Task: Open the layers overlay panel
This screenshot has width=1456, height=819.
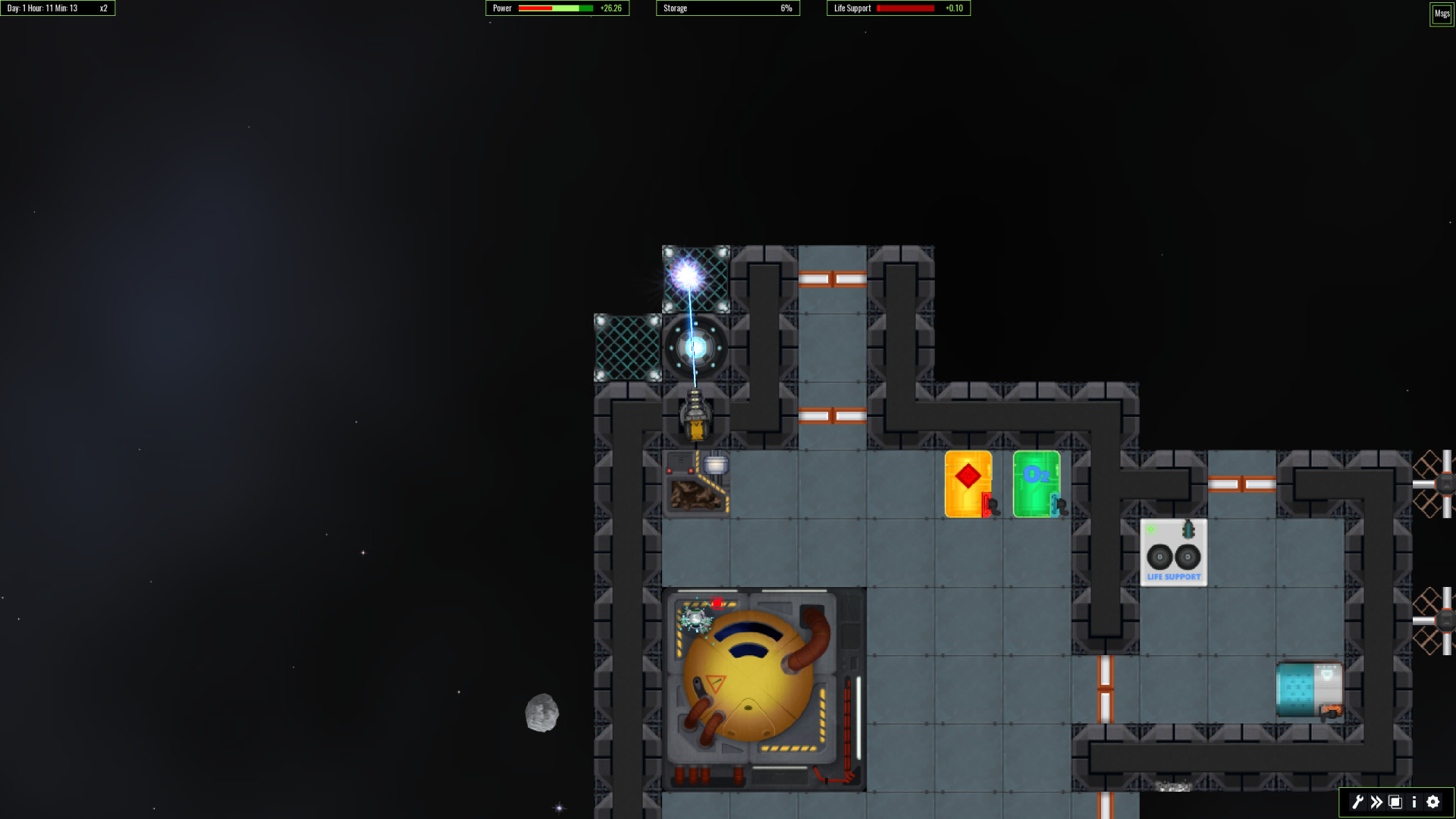Action: [x=1395, y=802]
